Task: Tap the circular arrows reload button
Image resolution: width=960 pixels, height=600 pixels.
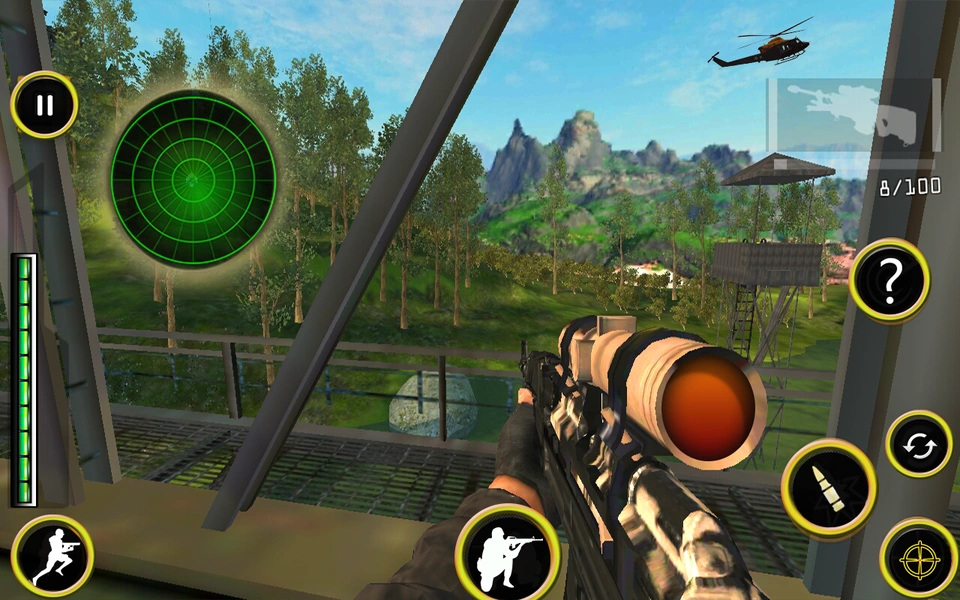Action: pyautogui.click(x=918, y=444)
